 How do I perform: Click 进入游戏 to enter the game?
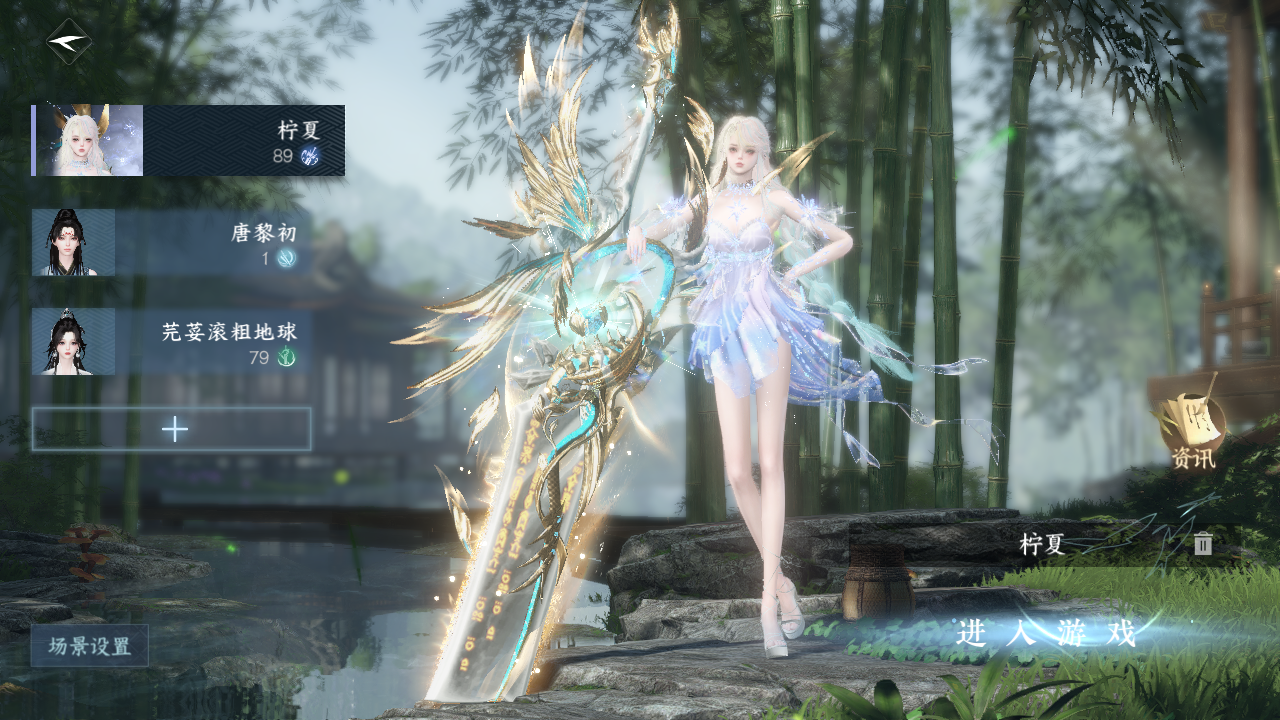pos(1046,633)
